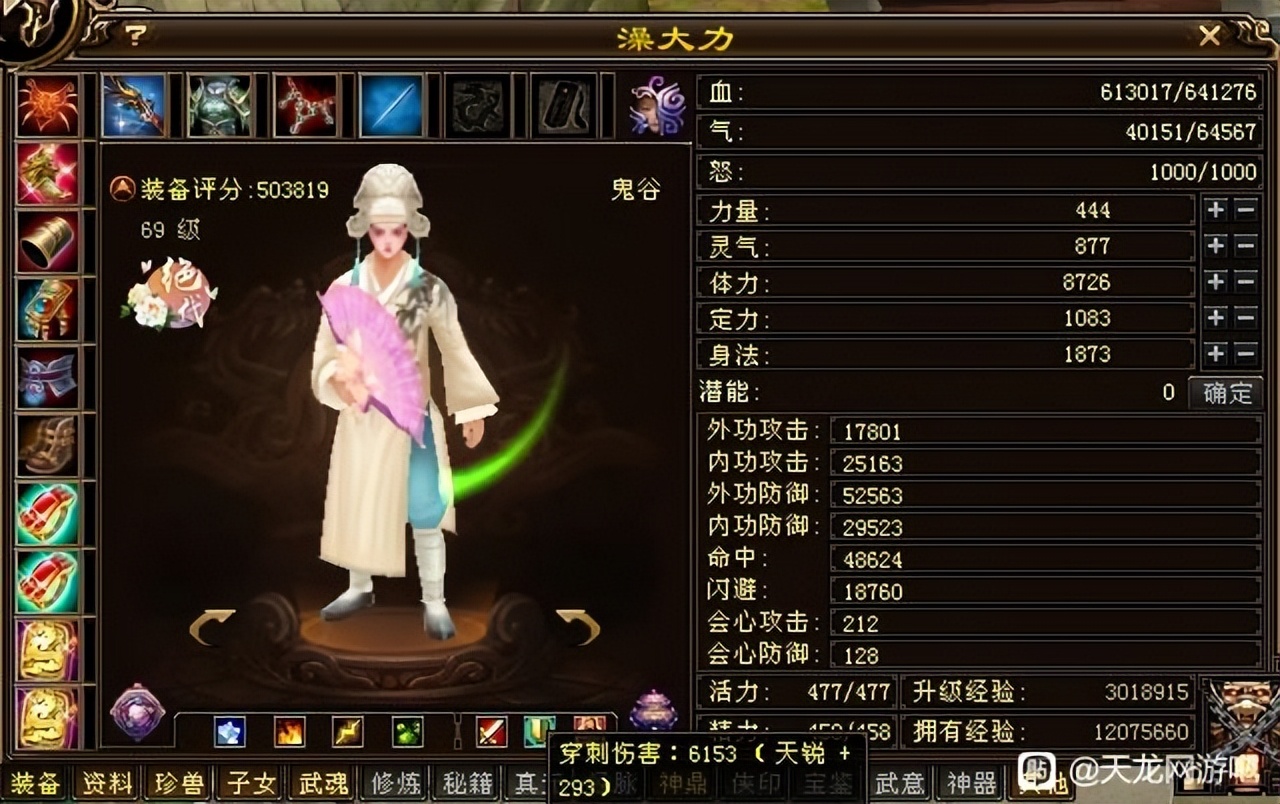The height and width of the screenshot is (804, 1280).
Task: Click the left arrow to rotate the character
Action: pyautogui.click(x=207, y=622)
